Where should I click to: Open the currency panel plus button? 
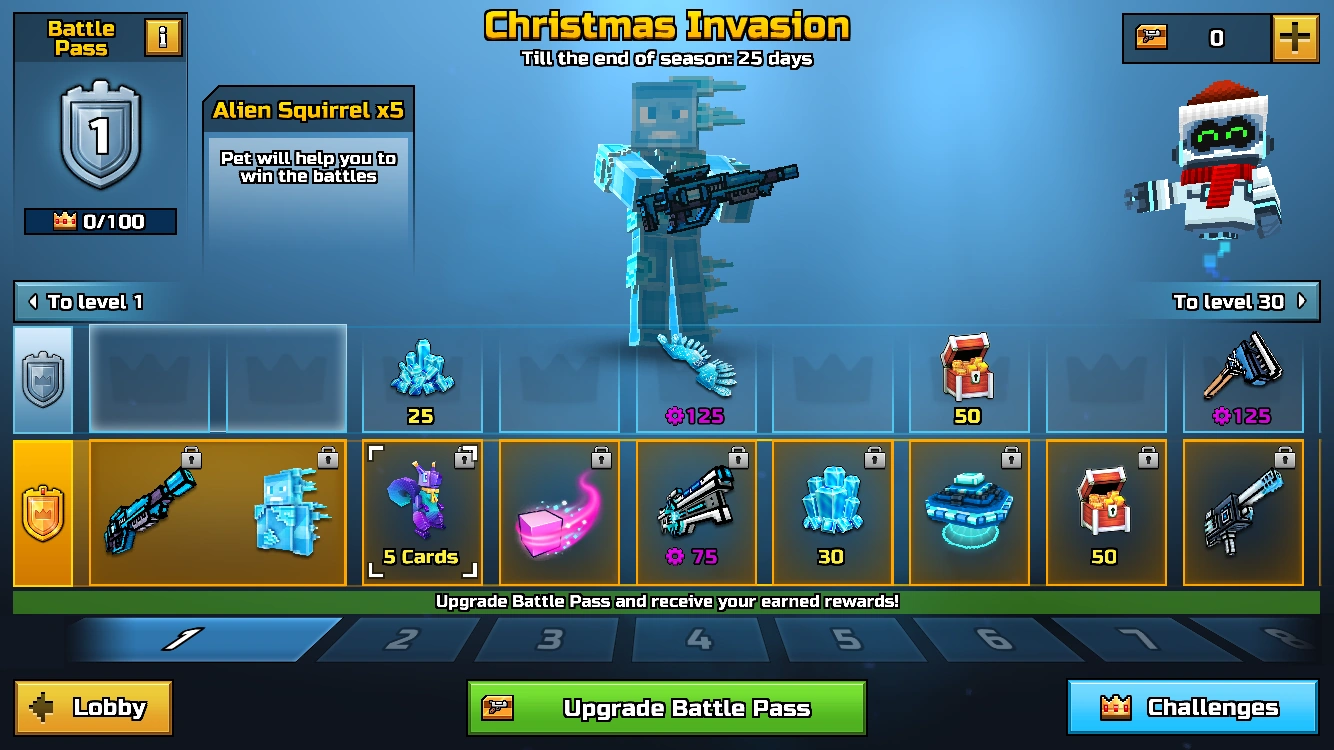pos(1294,36)
